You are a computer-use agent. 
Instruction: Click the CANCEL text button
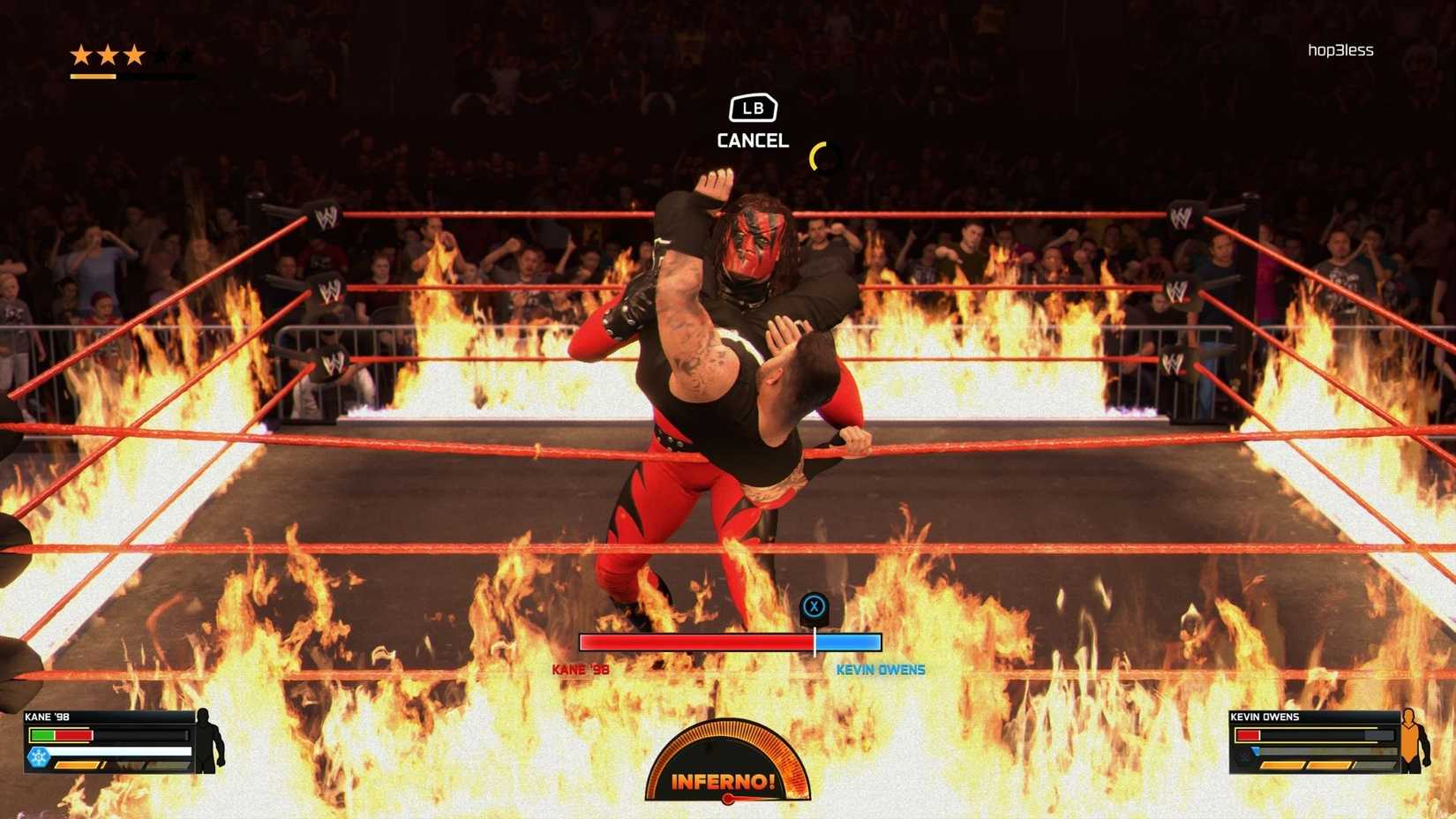click(x=751, y=139)
